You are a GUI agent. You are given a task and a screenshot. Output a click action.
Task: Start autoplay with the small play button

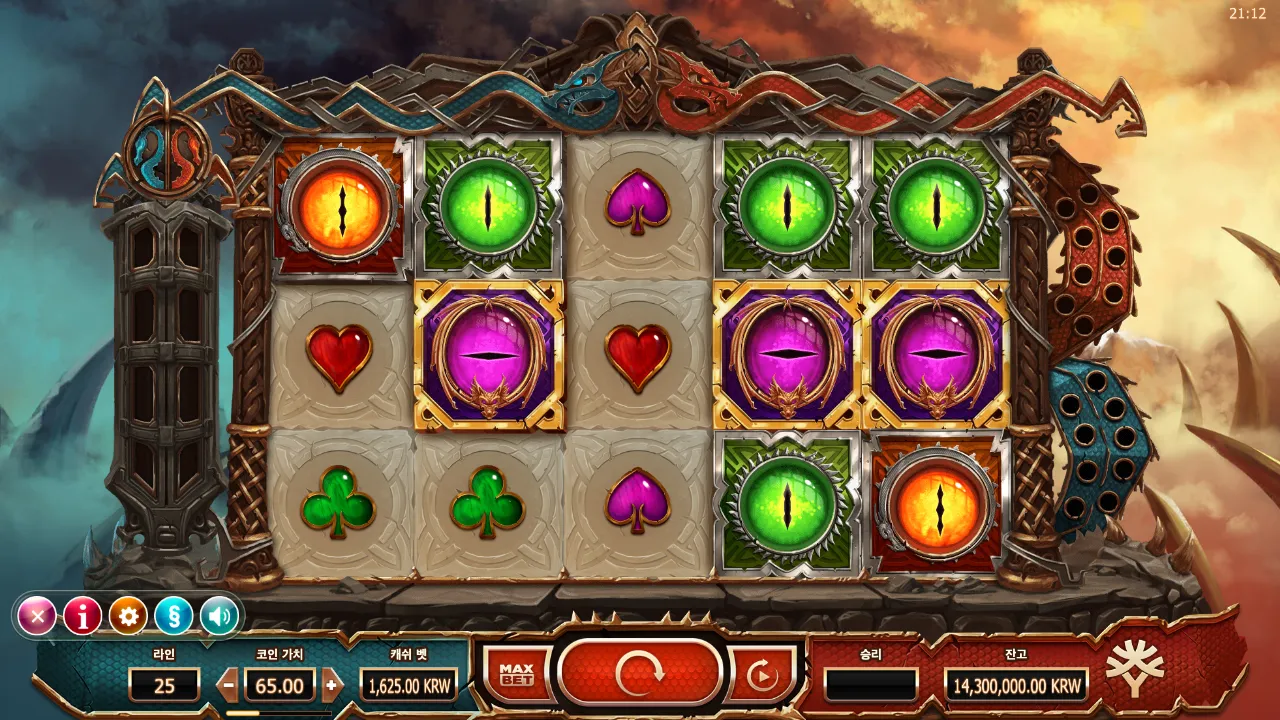[x=762, y=677]
